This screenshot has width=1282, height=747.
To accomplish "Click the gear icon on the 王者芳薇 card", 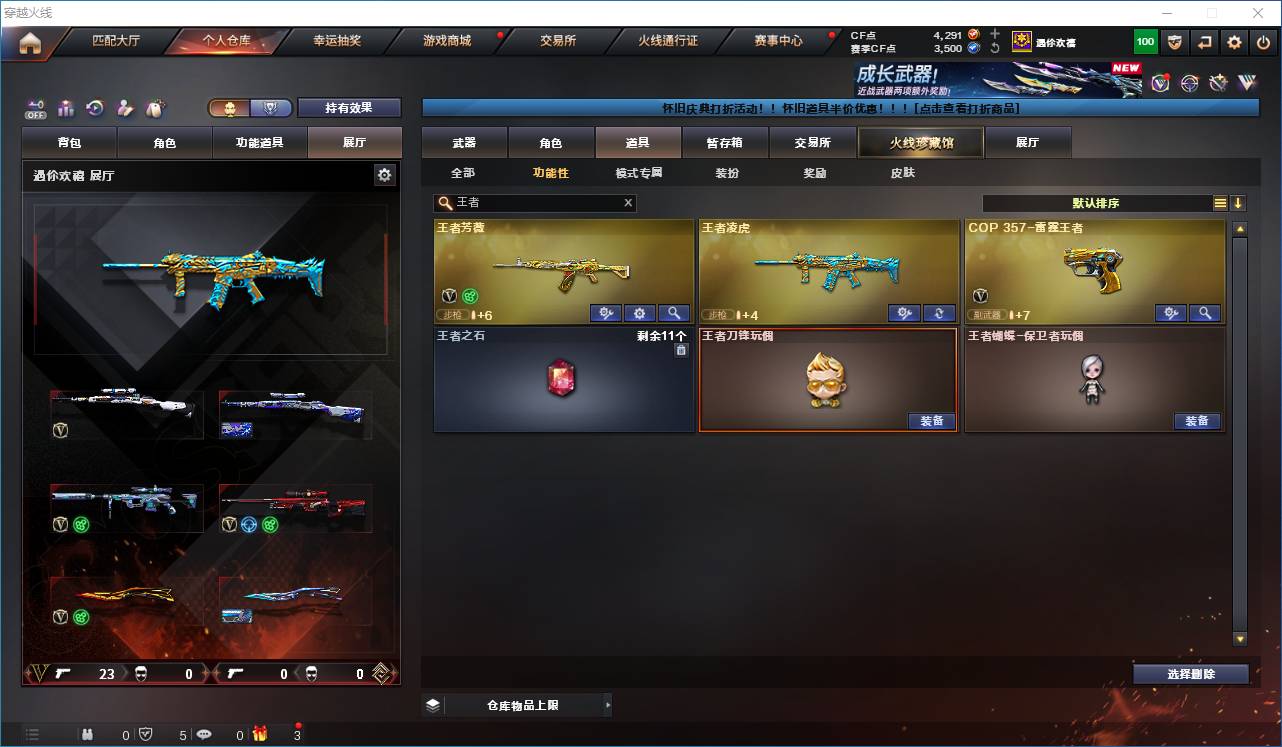I will pyautogui.click(x=639, y=313).
